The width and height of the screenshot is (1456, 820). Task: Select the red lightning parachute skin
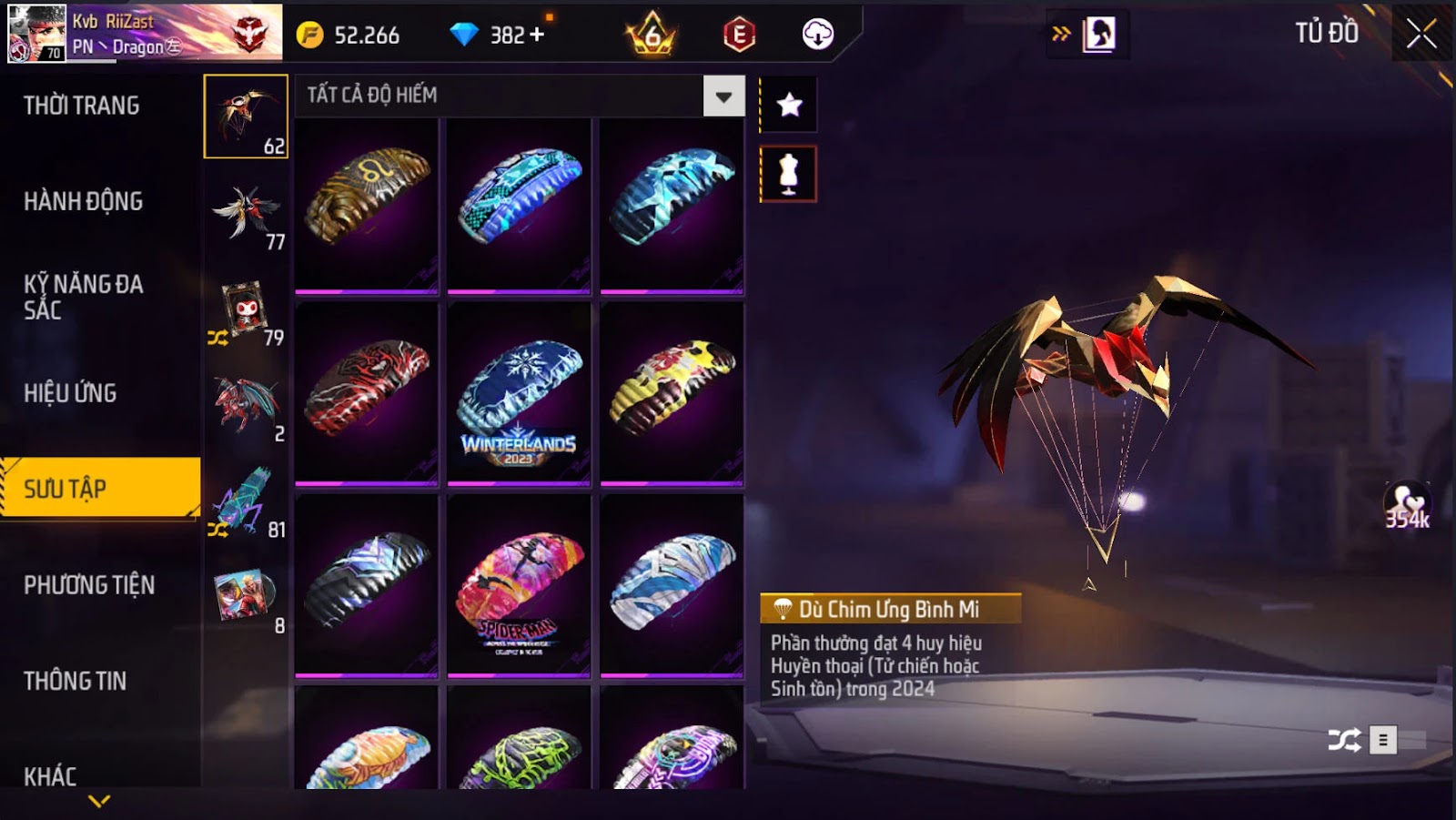pyautogui.click(x=367, y=393)
